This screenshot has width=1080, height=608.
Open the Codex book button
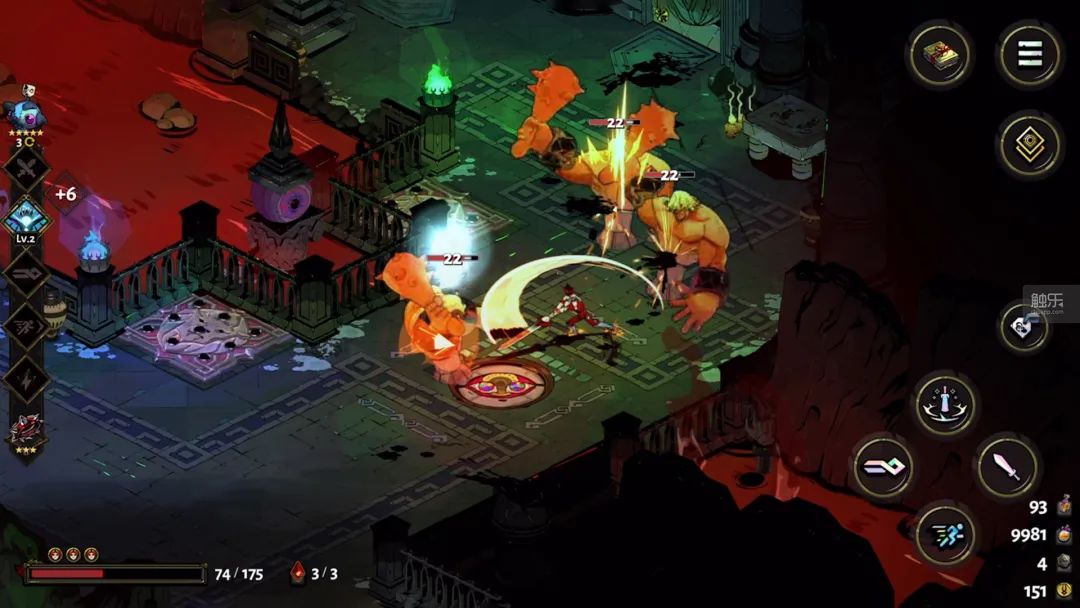click(x=939, y=55)
